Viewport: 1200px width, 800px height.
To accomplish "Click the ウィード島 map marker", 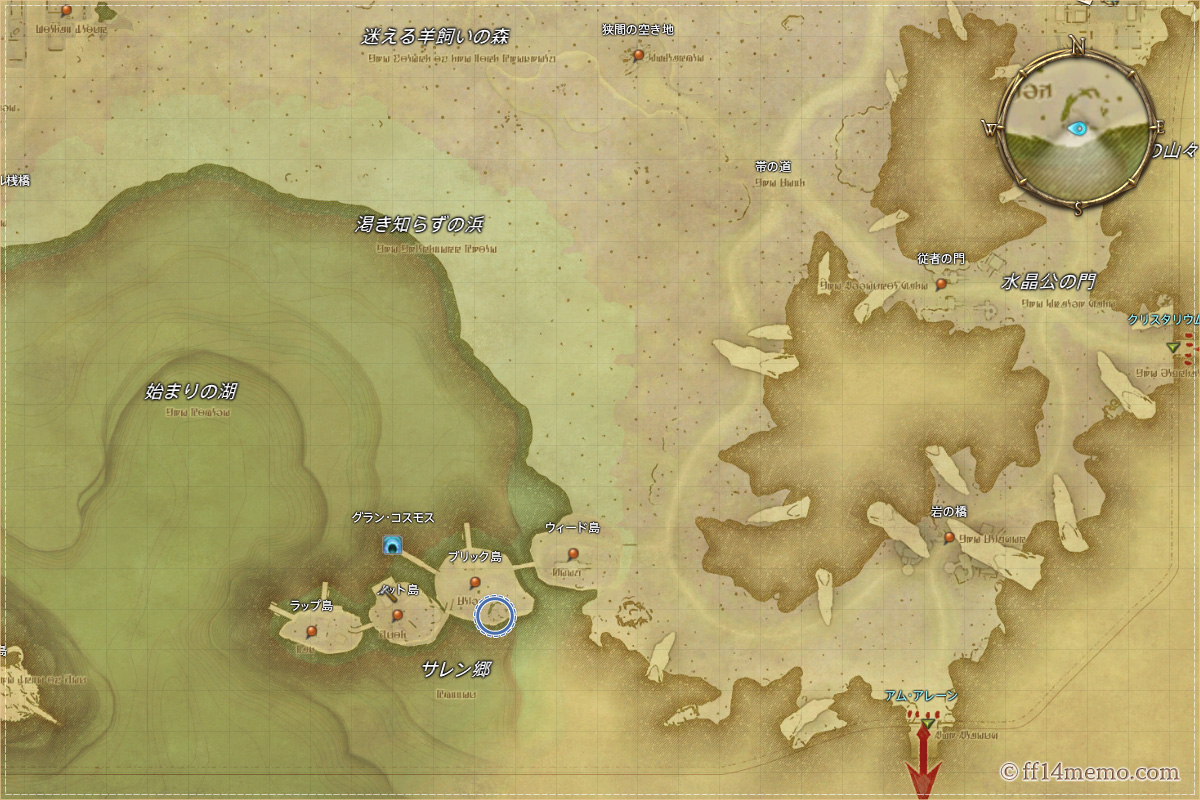I will pos(573,553).
